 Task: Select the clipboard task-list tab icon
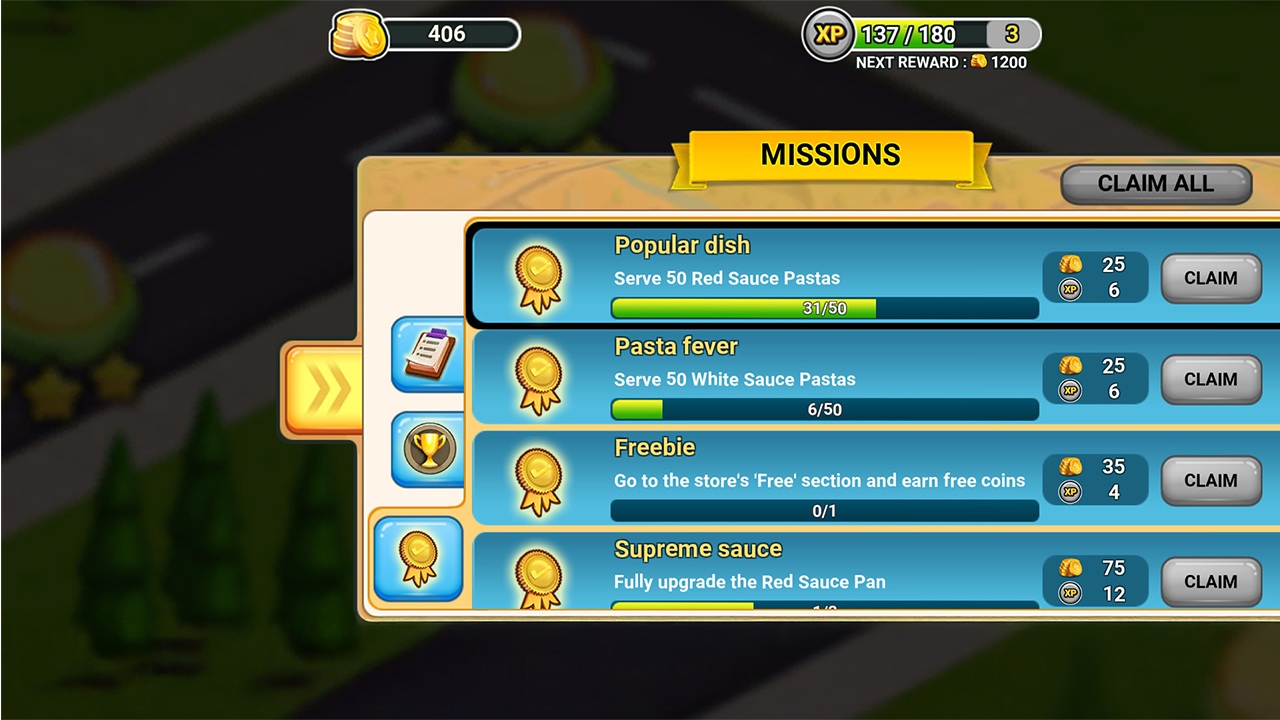click(427, 357)
